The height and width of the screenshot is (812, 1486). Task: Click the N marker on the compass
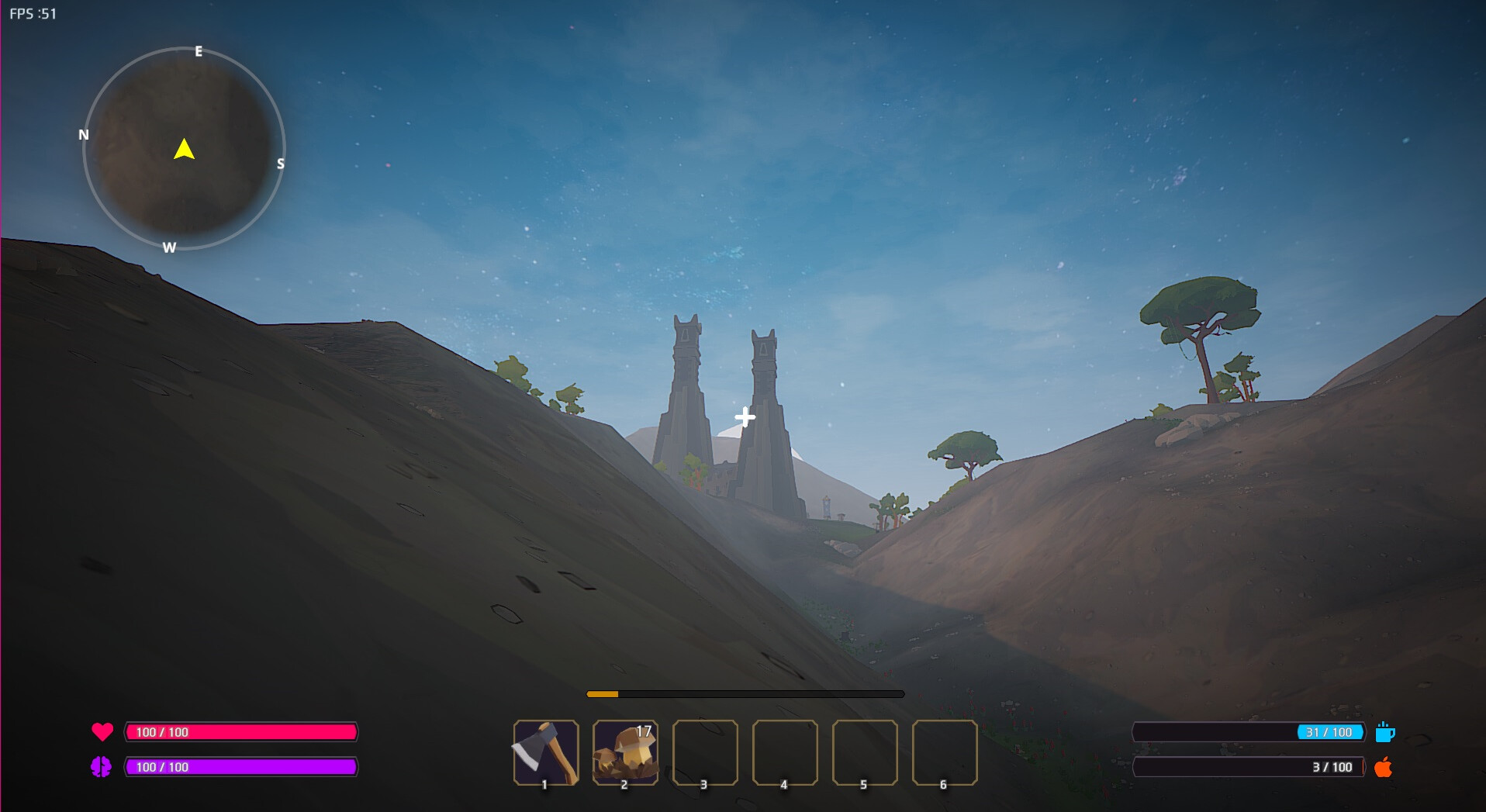click(x=84, y=135)
